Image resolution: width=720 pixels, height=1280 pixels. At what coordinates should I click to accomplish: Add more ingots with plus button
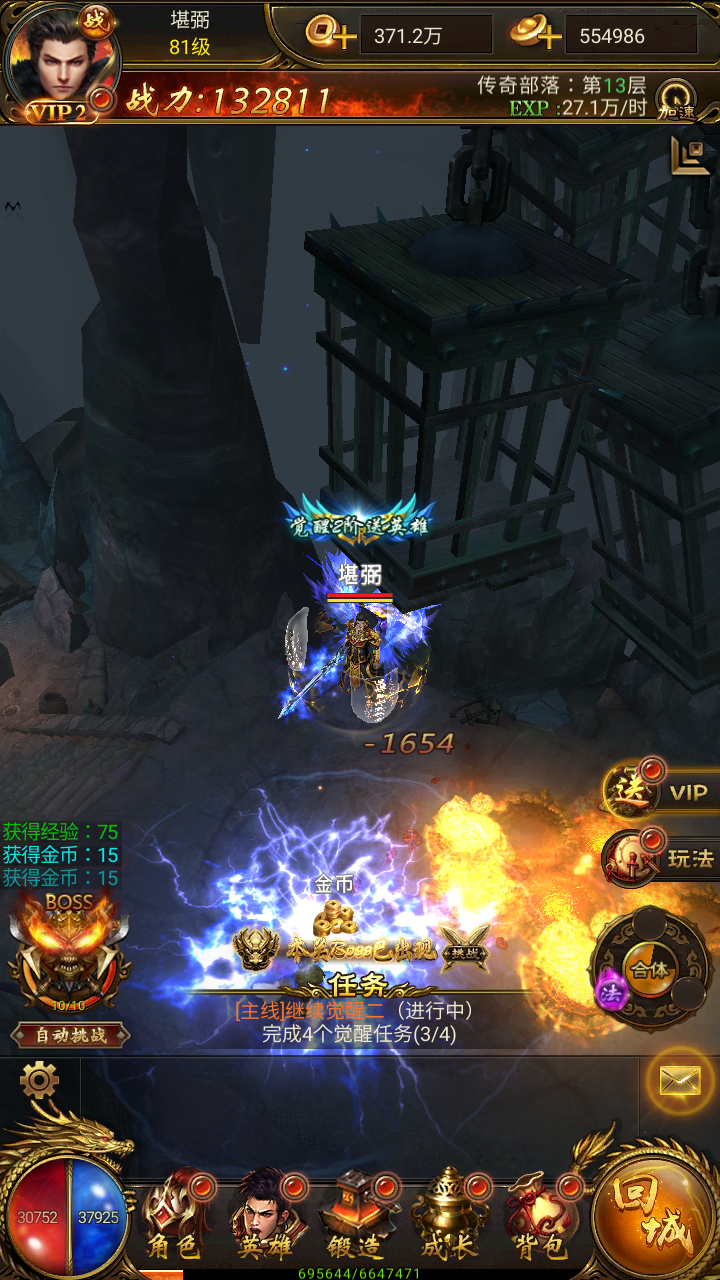(x=535, y=35)
